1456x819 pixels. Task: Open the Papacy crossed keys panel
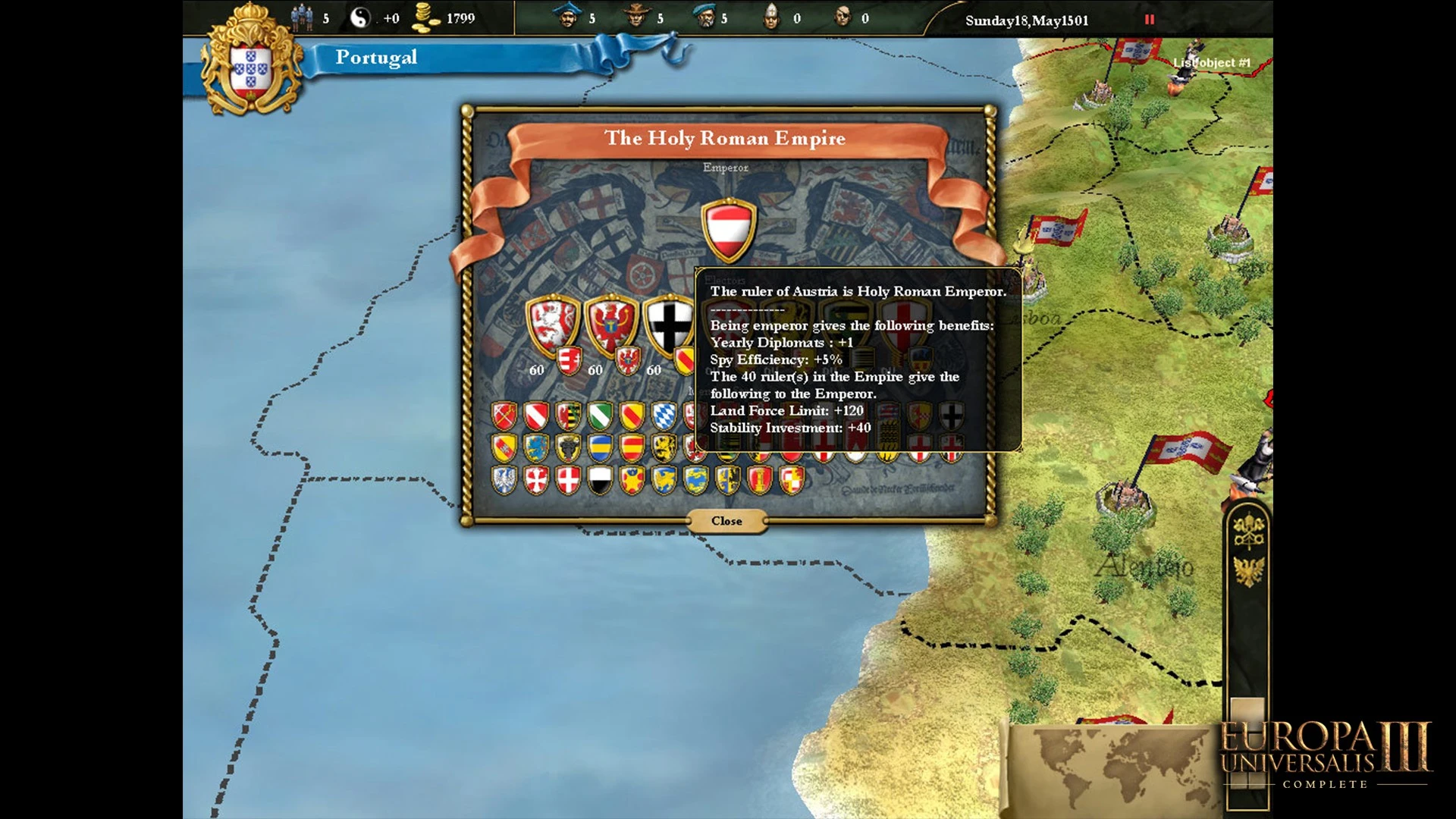1248,530
